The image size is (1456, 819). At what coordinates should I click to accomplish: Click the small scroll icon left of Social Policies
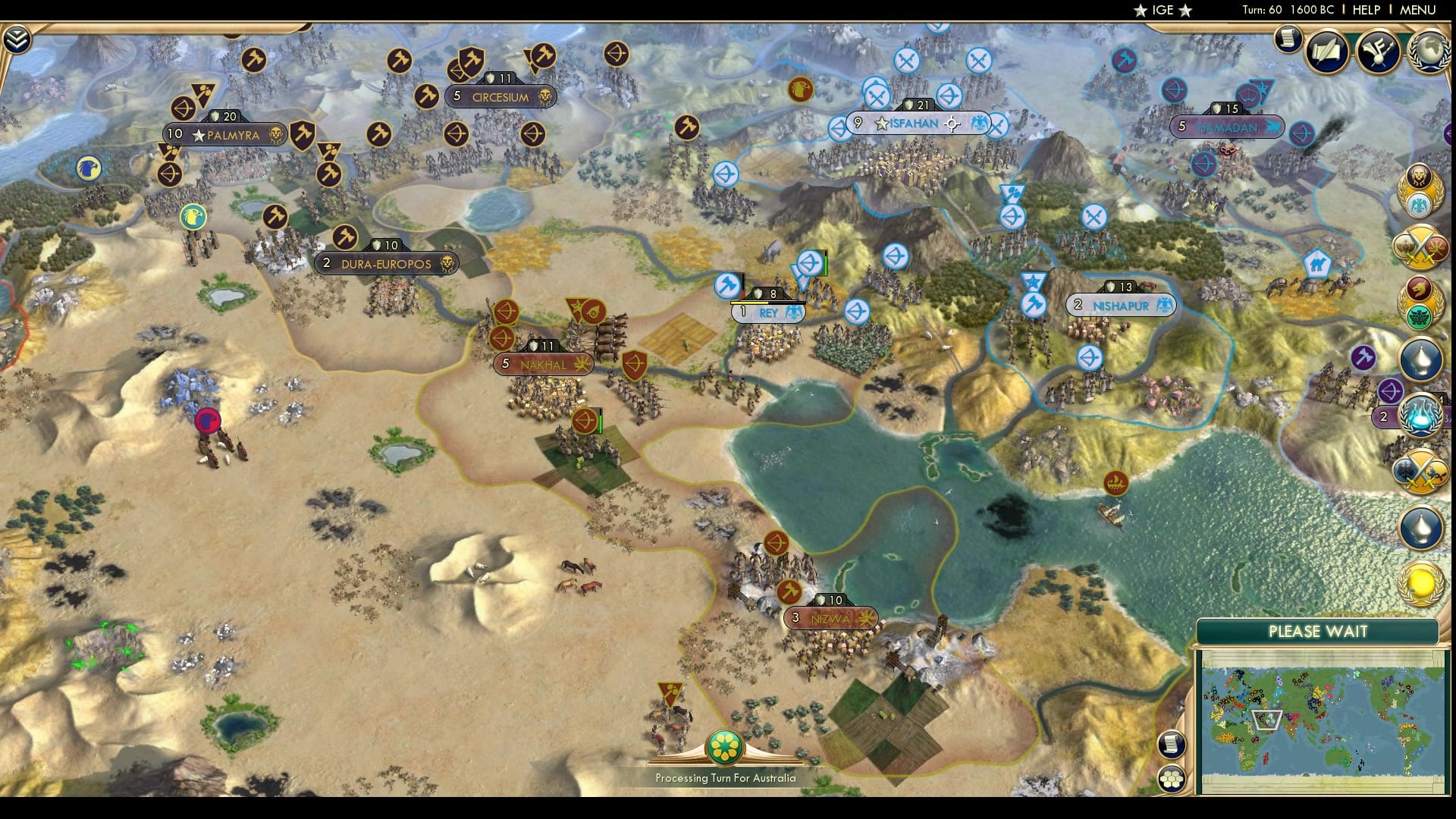pos(1287,39)
